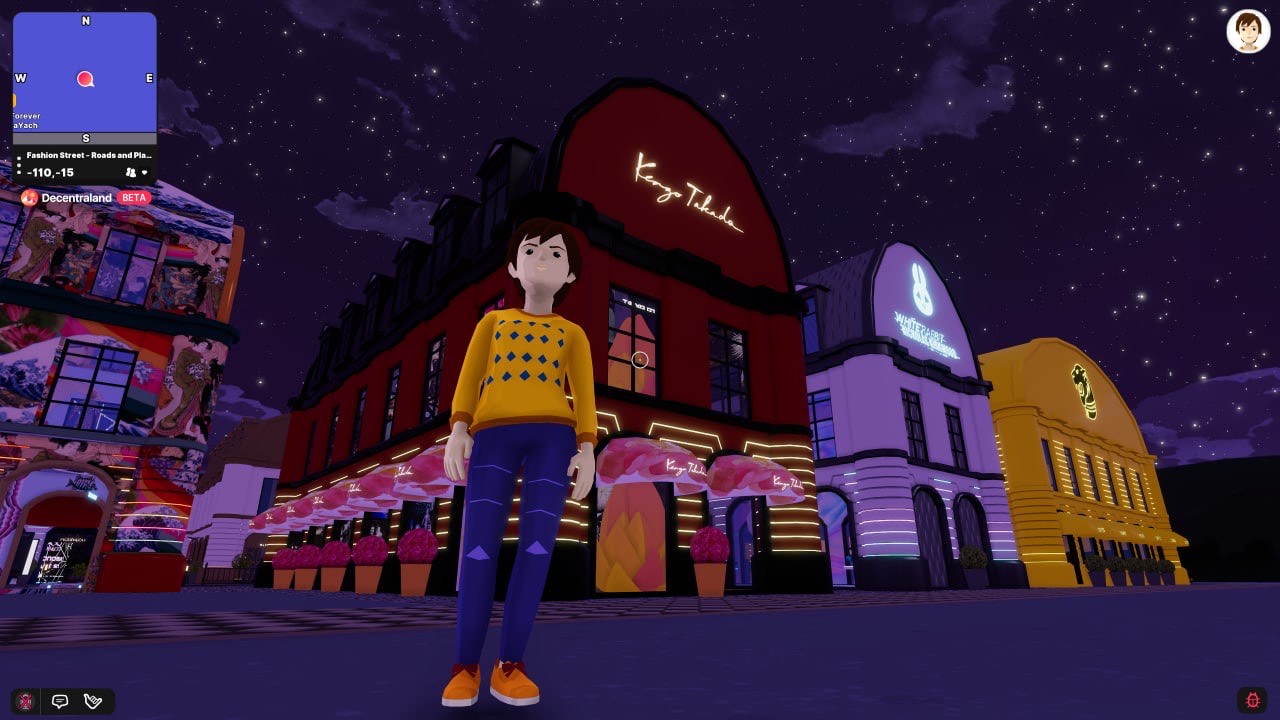
Task: Show nearby players via the people icon
Action: [x=130, y=173]
